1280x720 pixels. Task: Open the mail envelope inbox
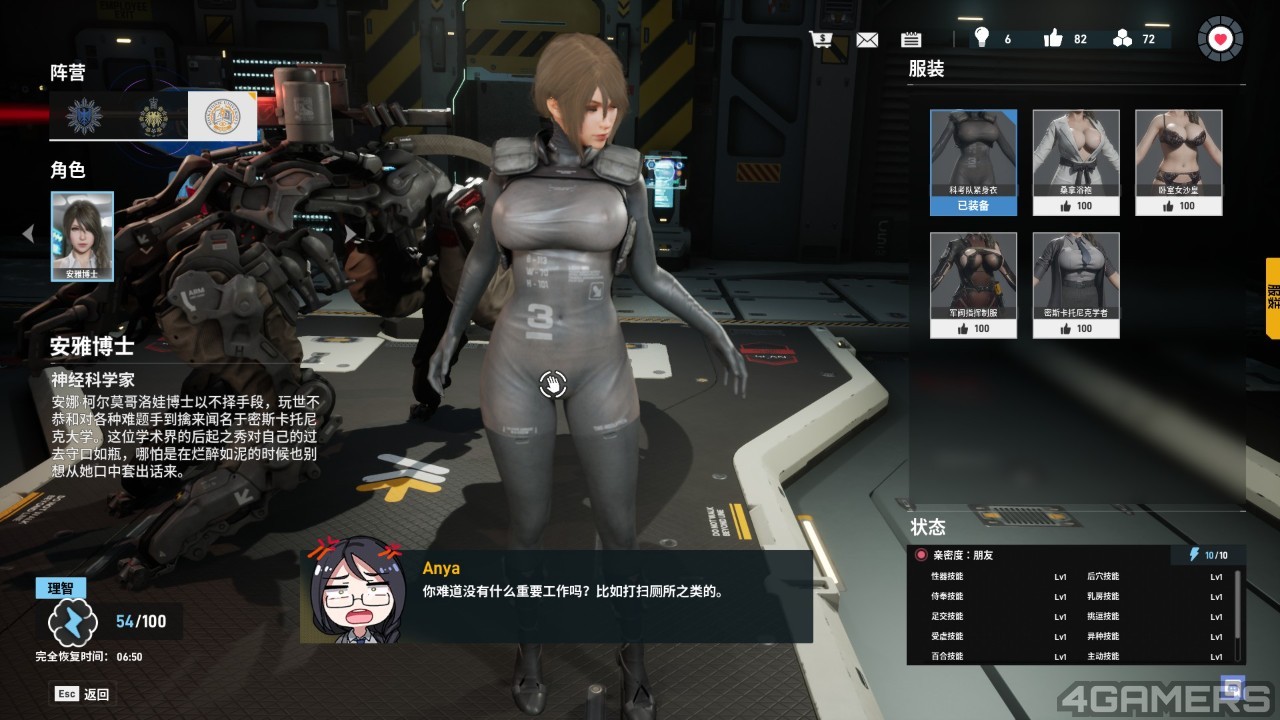pyautogui.click(x=867, y=40)
